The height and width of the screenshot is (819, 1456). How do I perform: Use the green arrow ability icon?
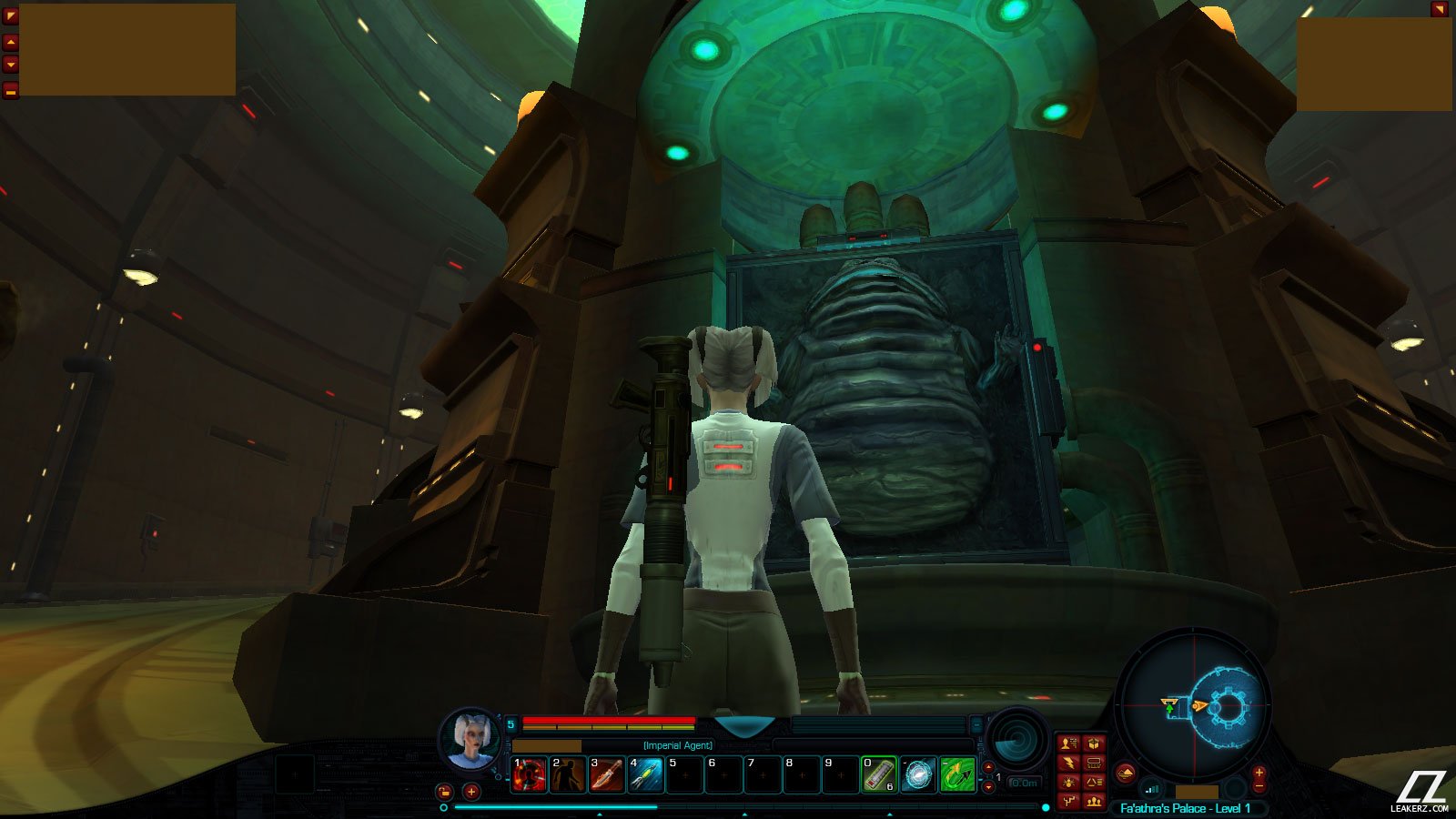(x=957, y=775)
